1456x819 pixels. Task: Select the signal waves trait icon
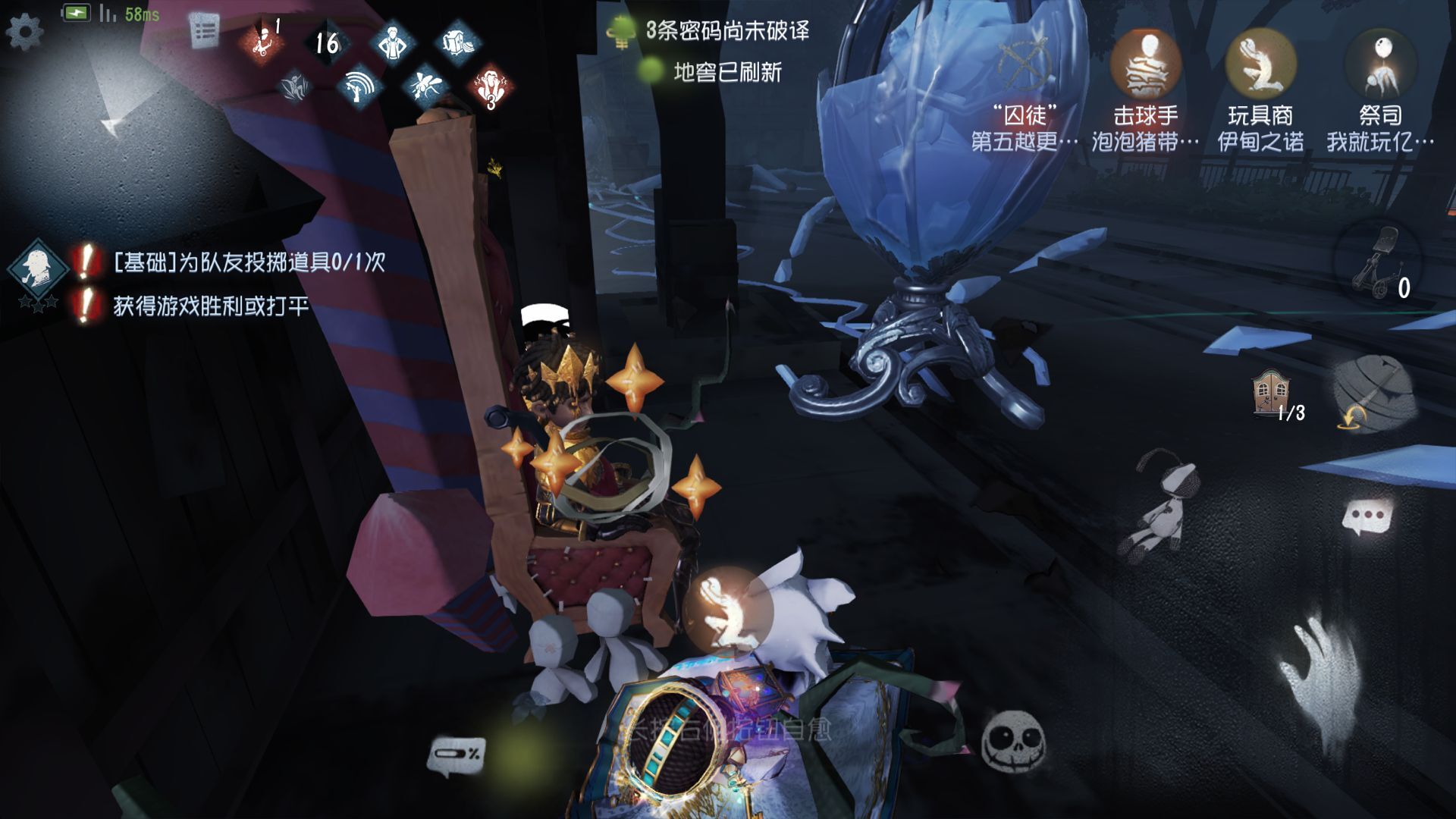(x=359, y=86)
